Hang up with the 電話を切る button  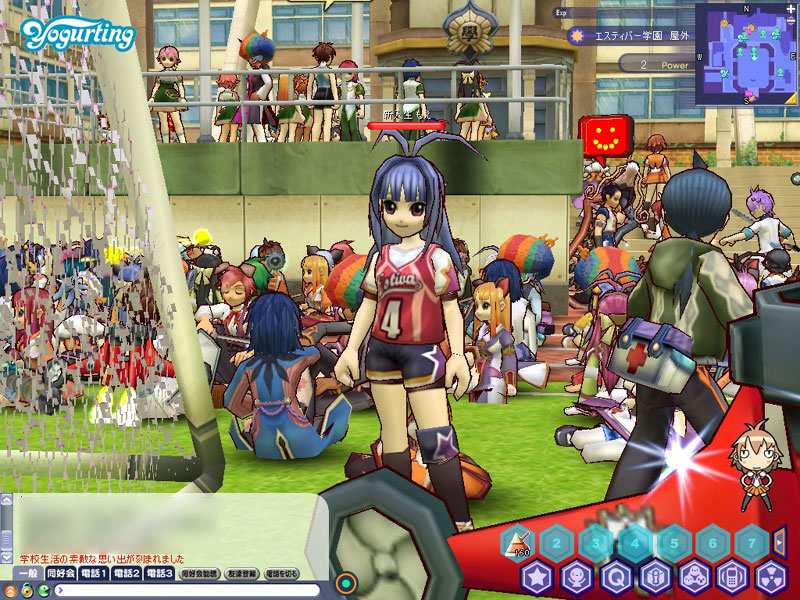282,574
